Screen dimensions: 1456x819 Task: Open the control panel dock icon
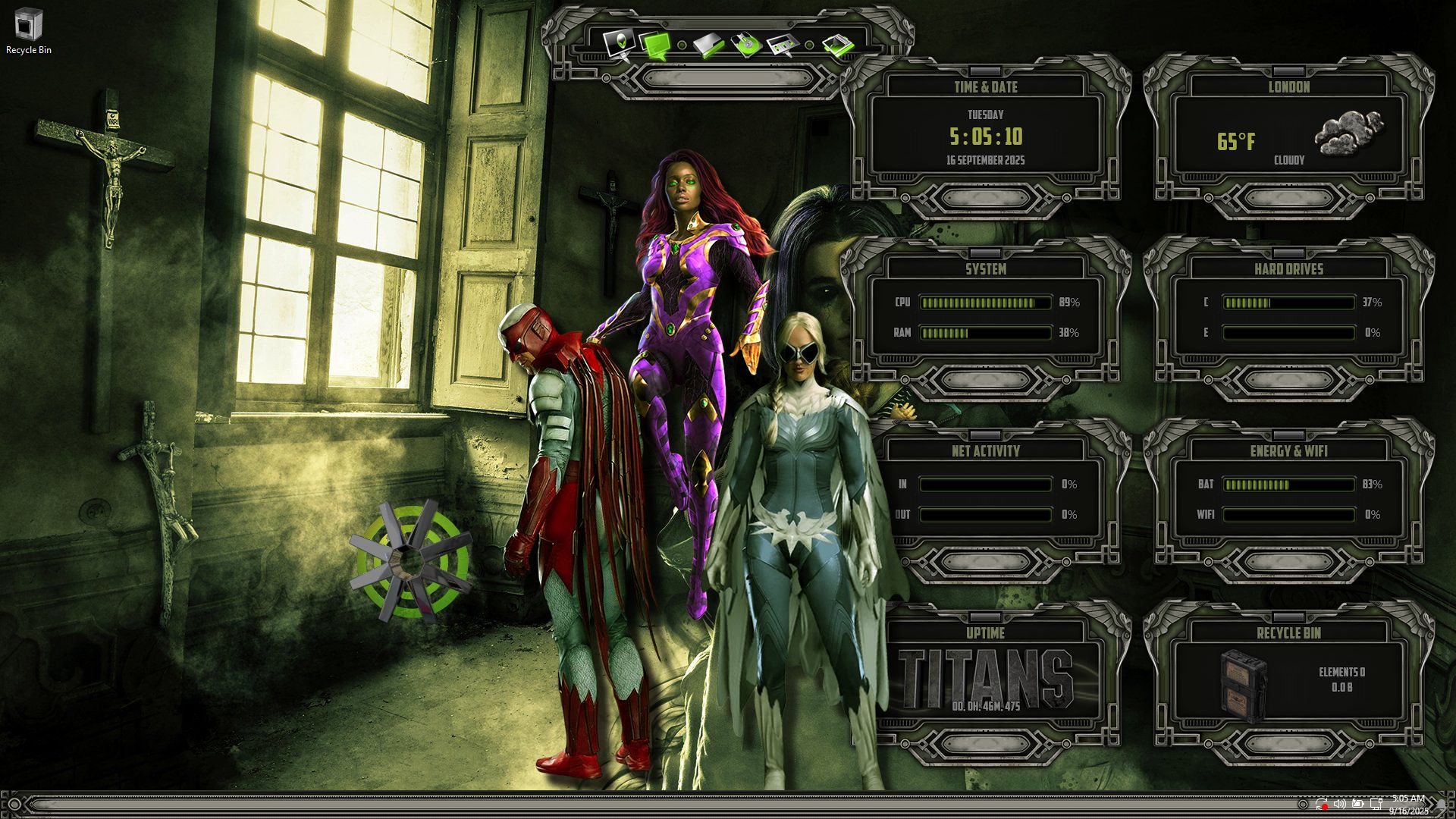pyautogui.click(x=783, y=45)
